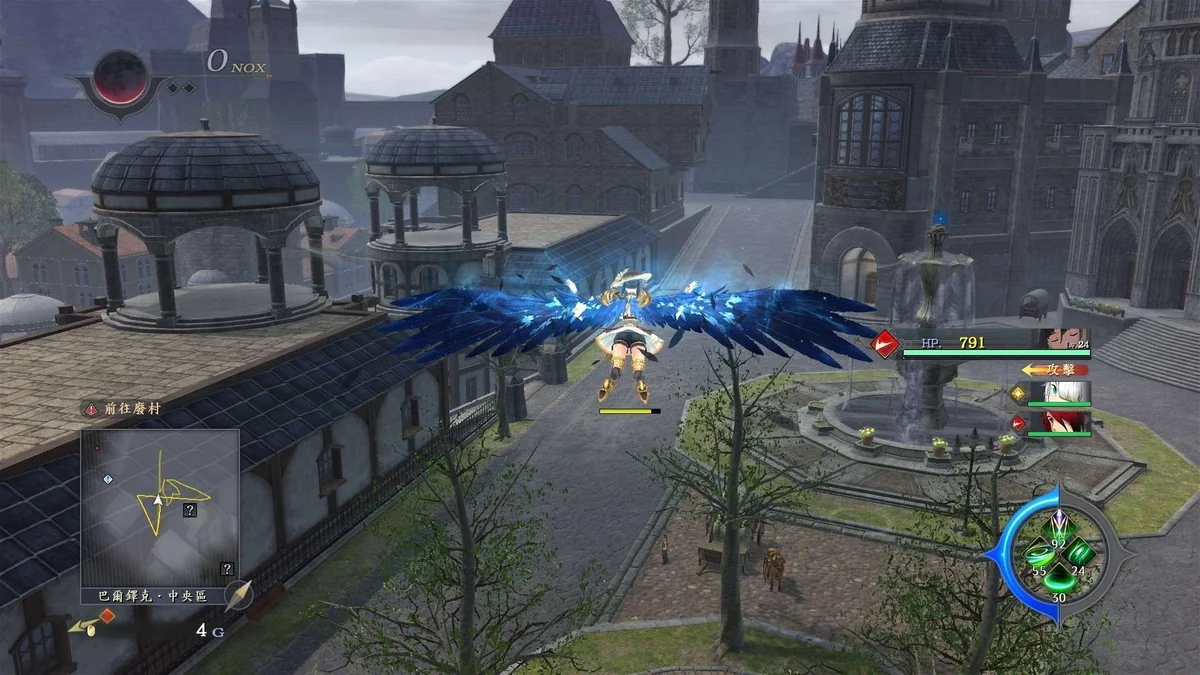Trigger the green slash skill costing 24 SP
Image resolution: width=1200 pixels, height=675 pixels.
pos(1079,554)
